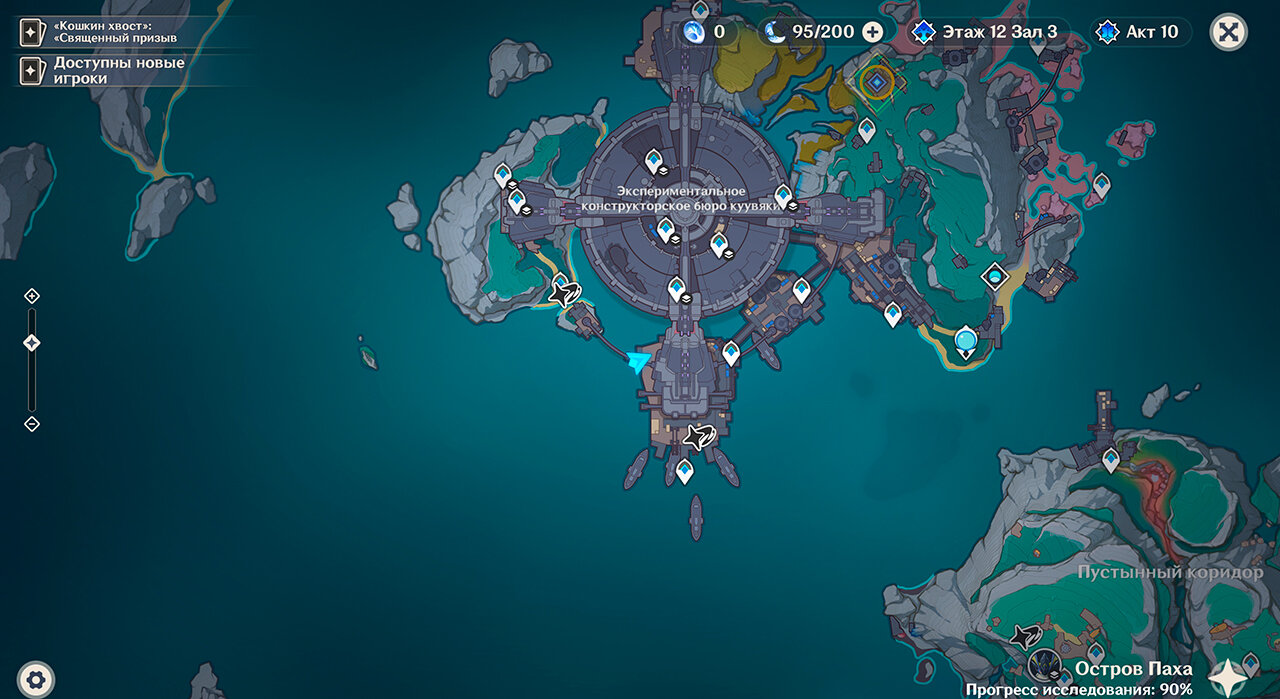Select the southernmost dock teleport waypoint
Screen dimensions: 1280x699
[x=685, y=470]
